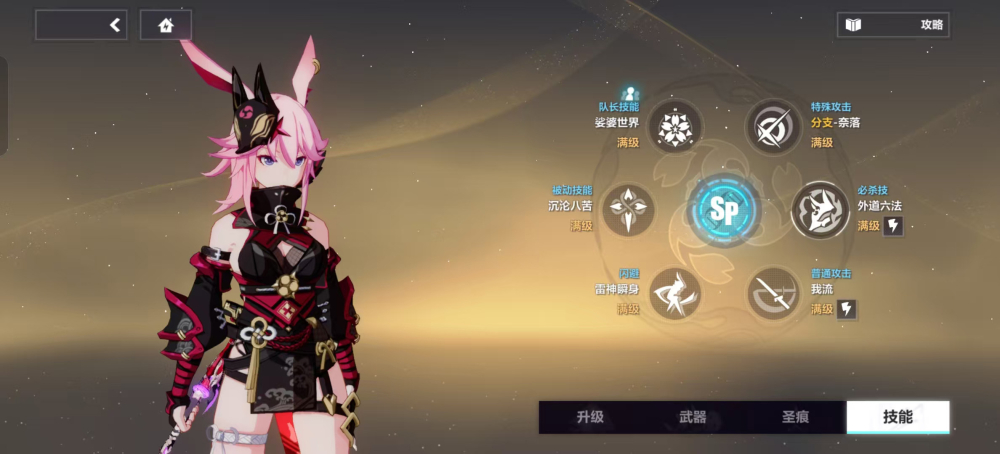Select the 娑婆世界 leader skill icon
This screenshot has width=1000, height=454.
676,127
